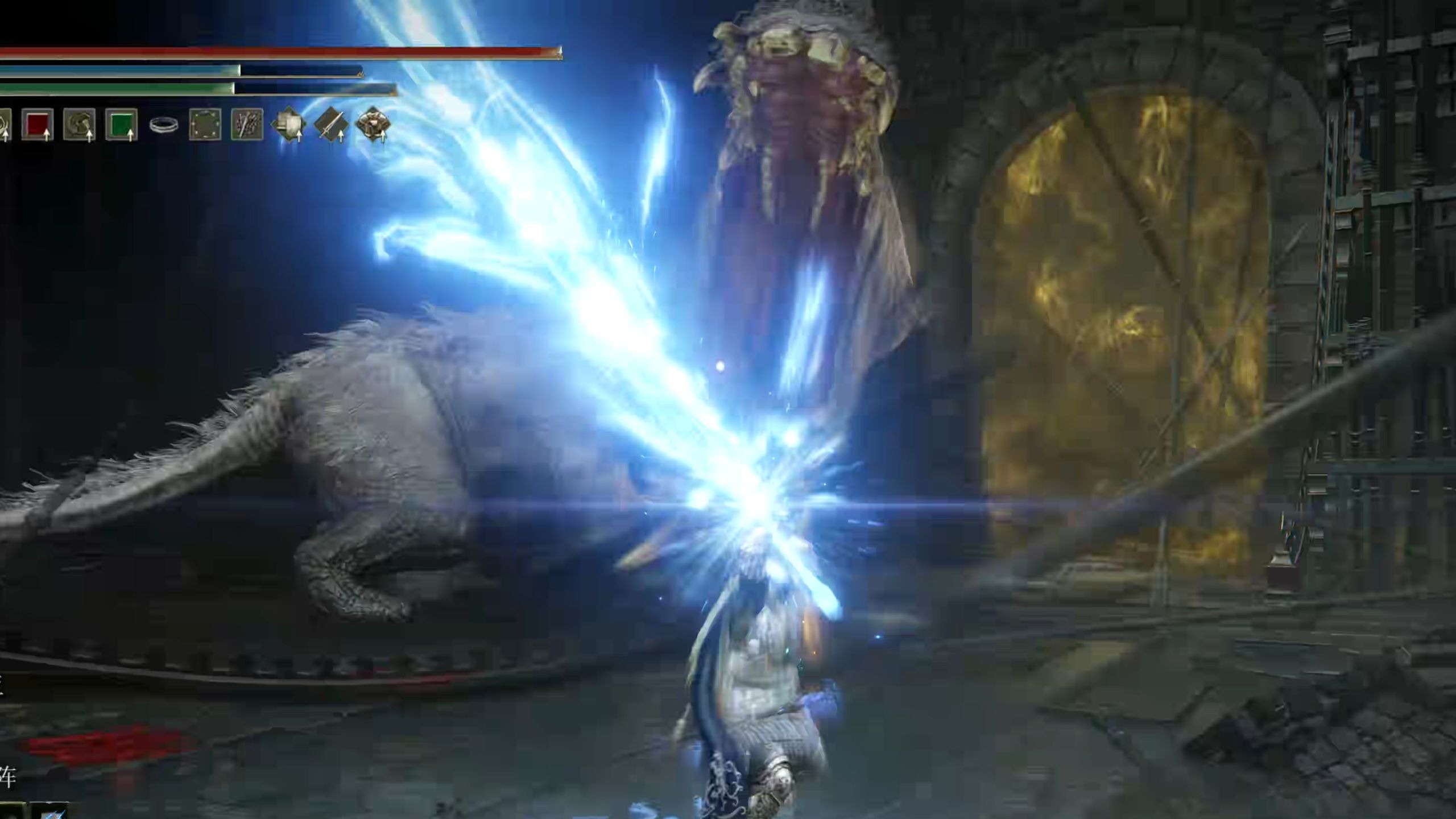The width and height of the screenshot is (1456, 819).
Task: Click the silver ring status icon
Action: (163, 125)
